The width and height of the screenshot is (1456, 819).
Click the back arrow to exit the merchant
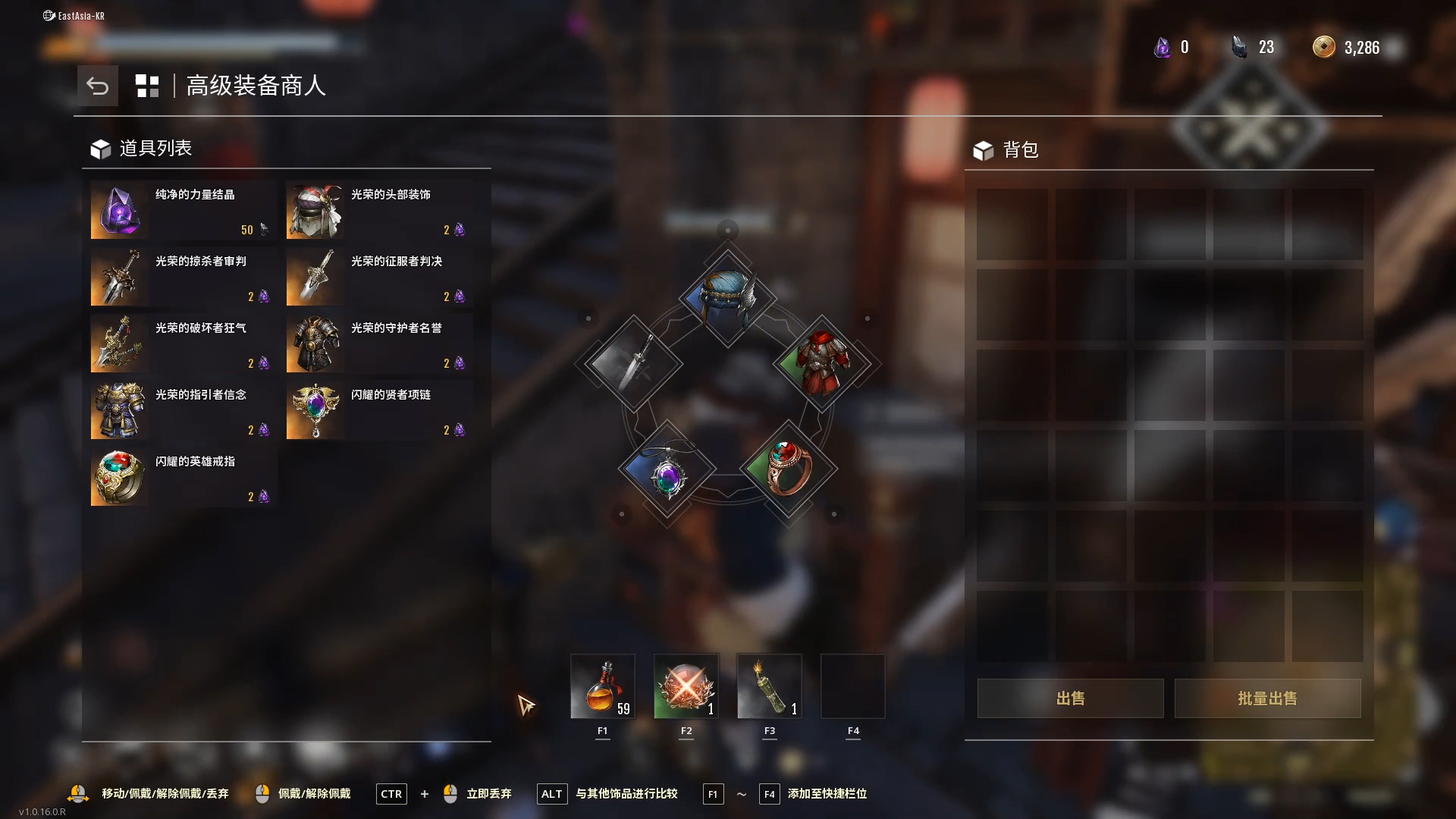point(97,86)
